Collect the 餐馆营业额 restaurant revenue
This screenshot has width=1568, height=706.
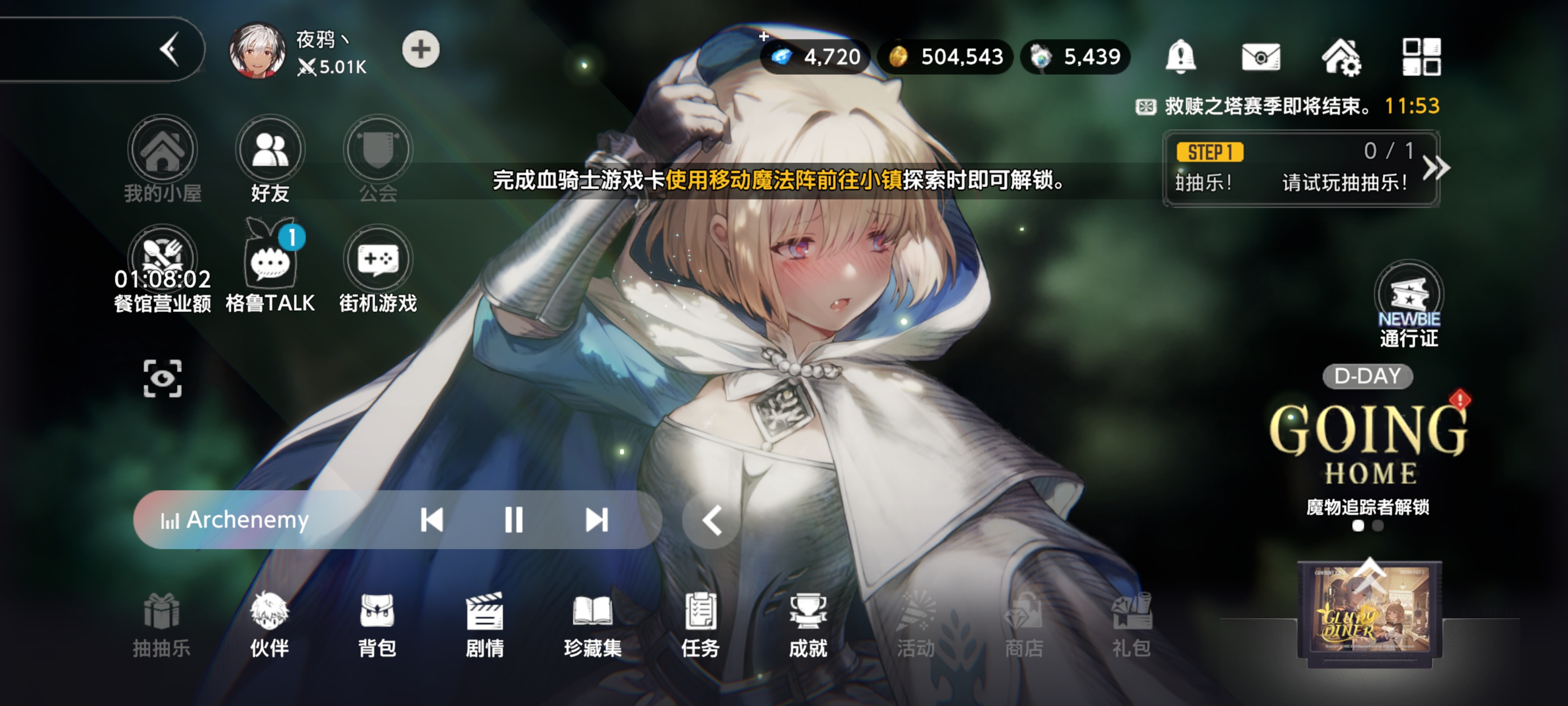coord(162,268)
